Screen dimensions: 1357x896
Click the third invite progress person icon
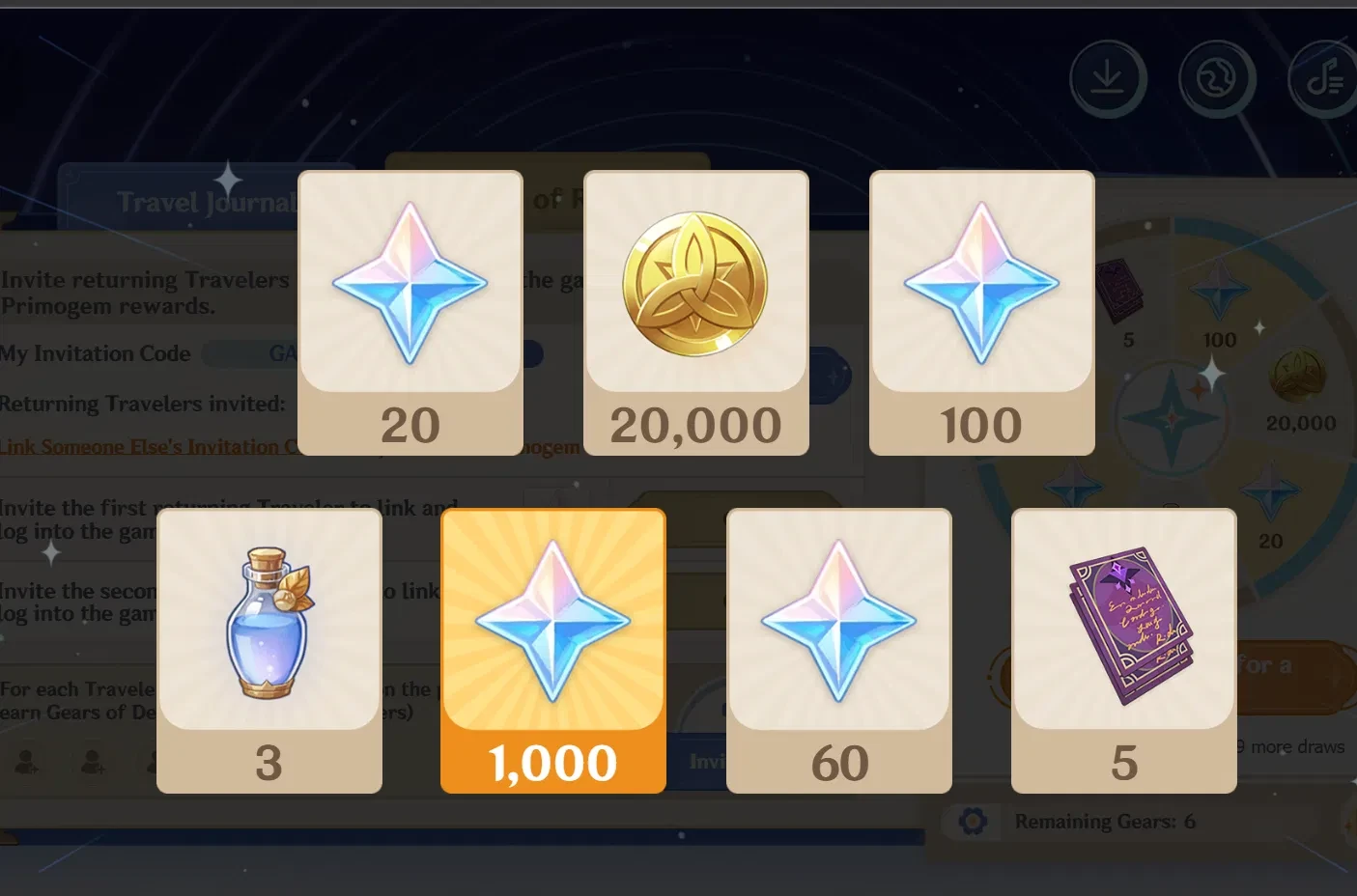click(x=157, y=763)
